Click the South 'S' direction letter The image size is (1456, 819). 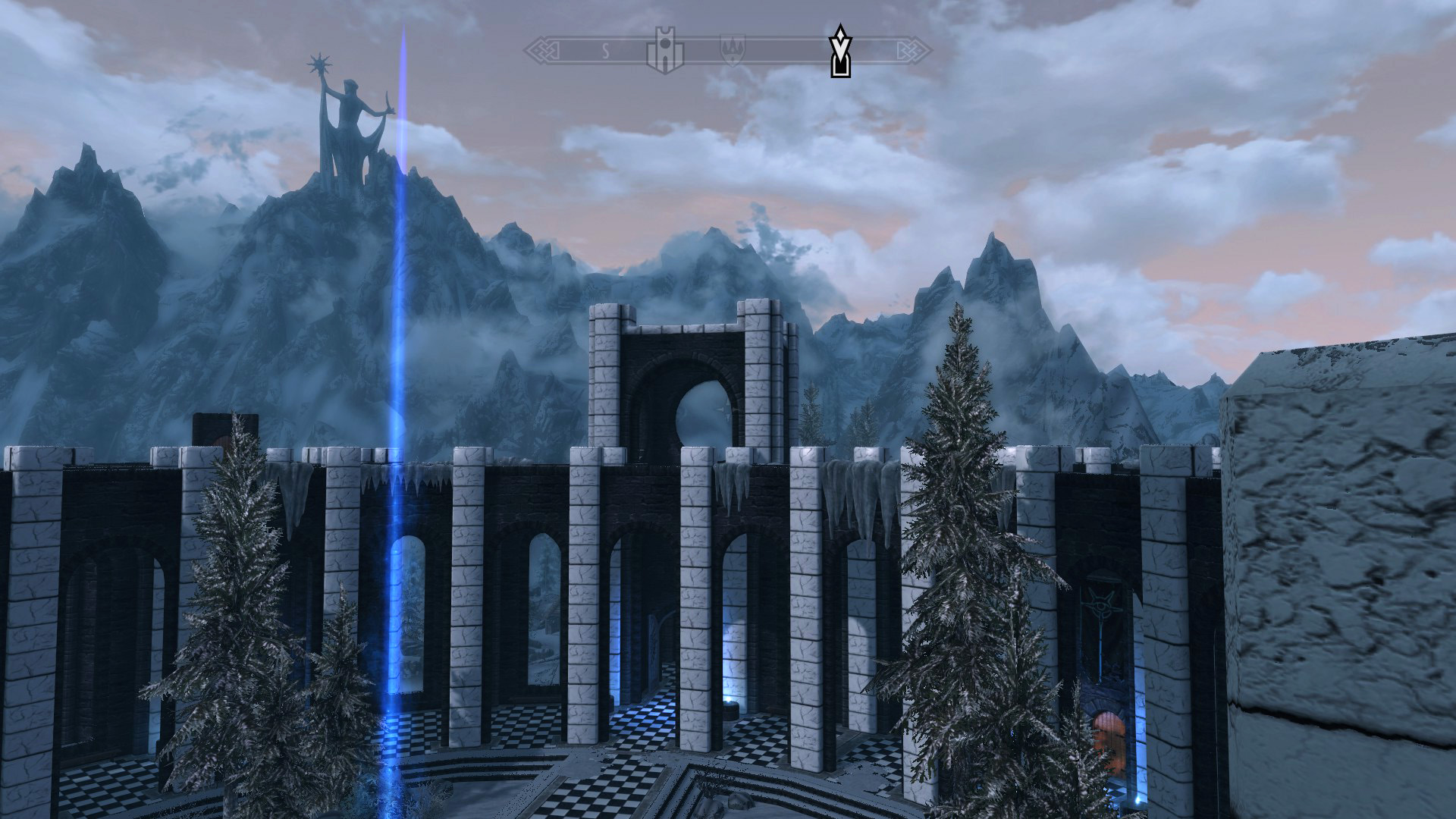click(x=605, y=52)
